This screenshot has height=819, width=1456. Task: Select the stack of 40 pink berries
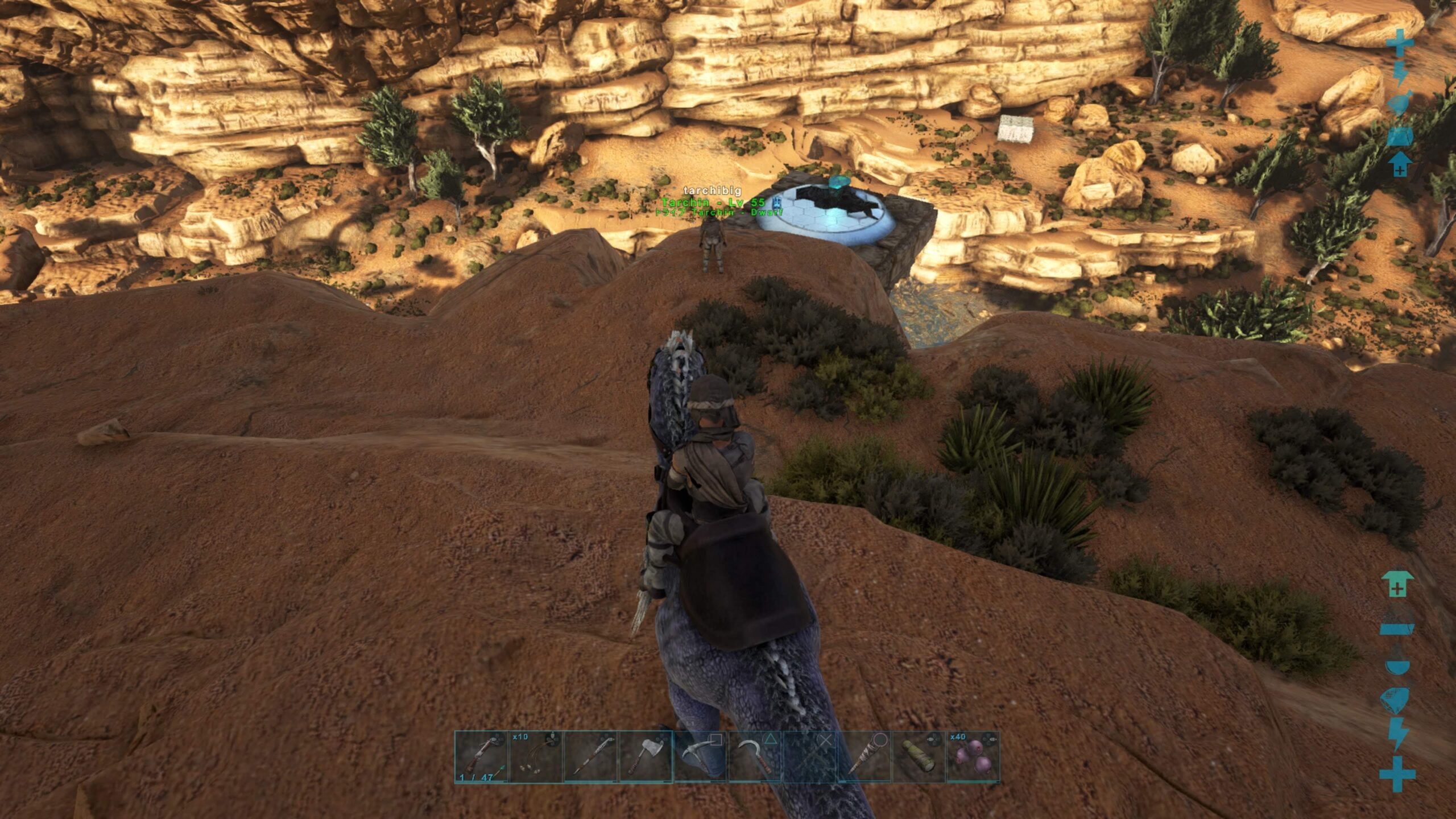pyautogui.click(x=973, y=758)
